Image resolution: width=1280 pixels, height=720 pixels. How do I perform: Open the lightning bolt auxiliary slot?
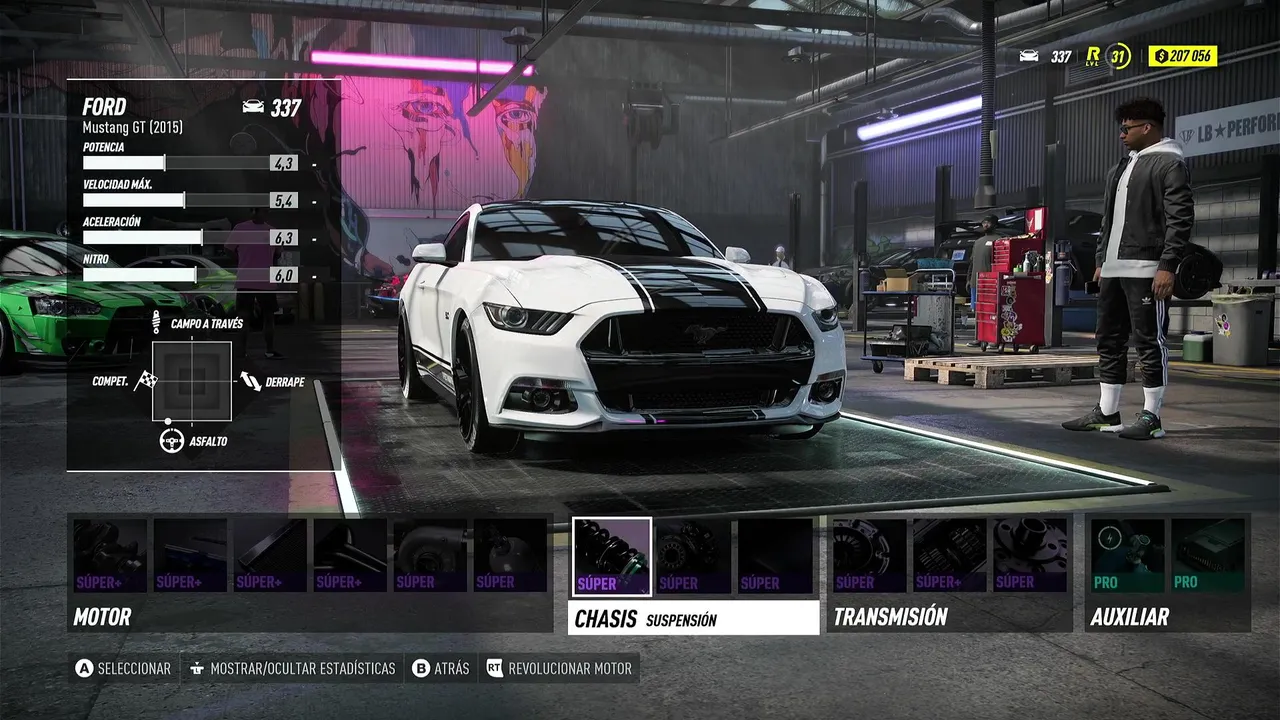(x=1128, y=556)
